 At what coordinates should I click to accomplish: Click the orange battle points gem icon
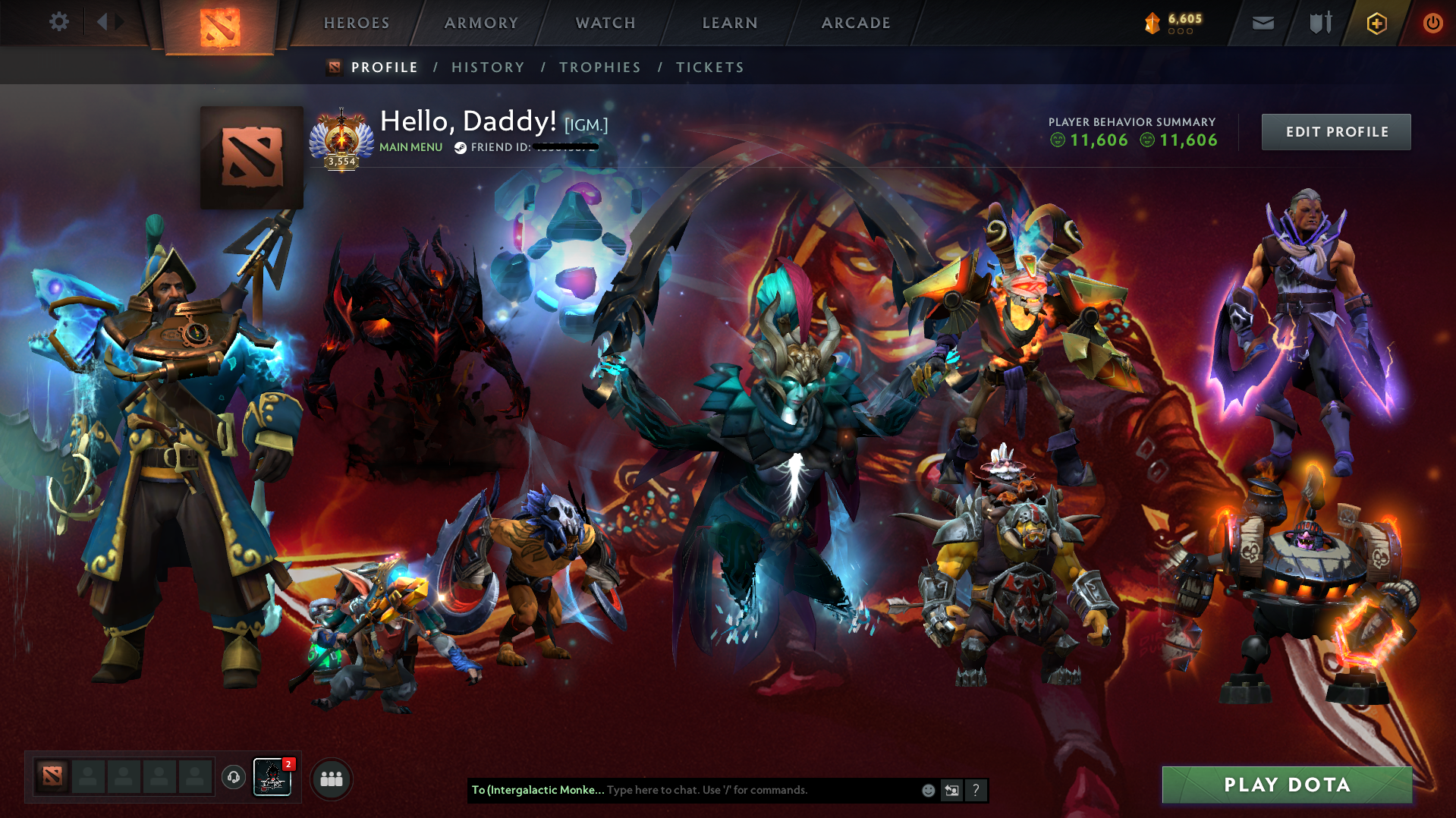pos(1154,23)
